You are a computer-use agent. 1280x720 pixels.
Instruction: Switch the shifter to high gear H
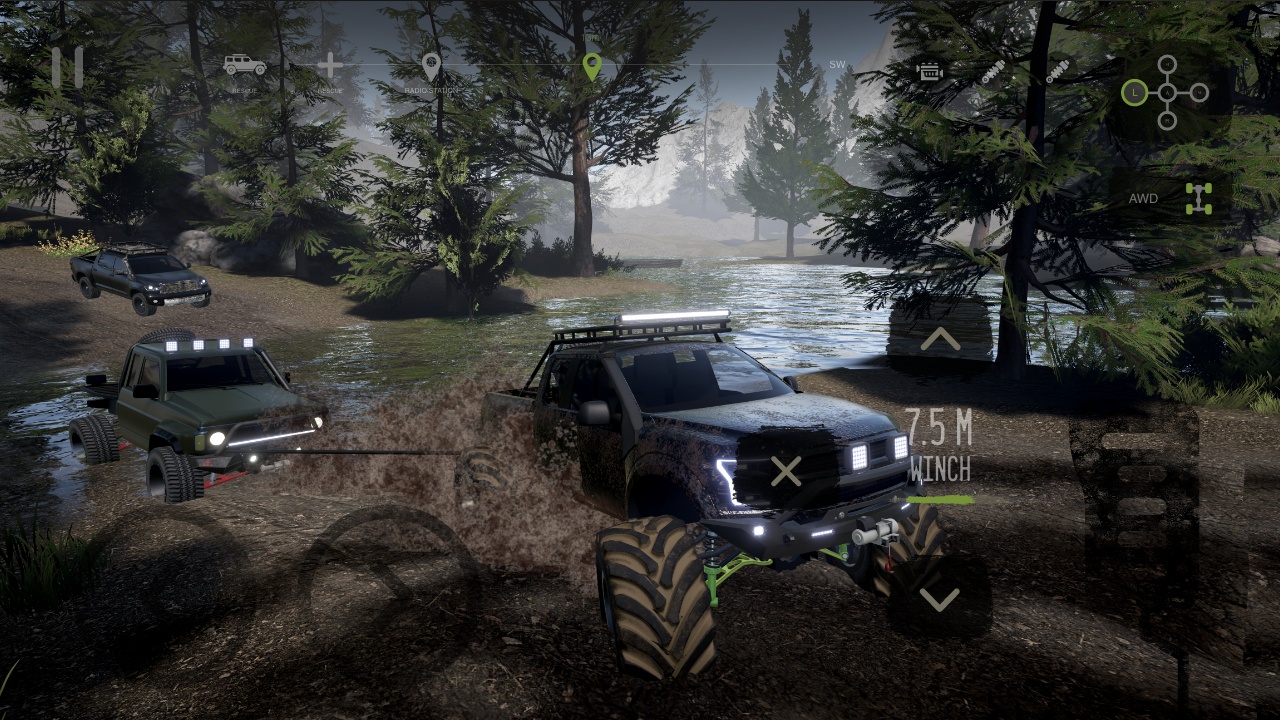(x=1167, y=64)
